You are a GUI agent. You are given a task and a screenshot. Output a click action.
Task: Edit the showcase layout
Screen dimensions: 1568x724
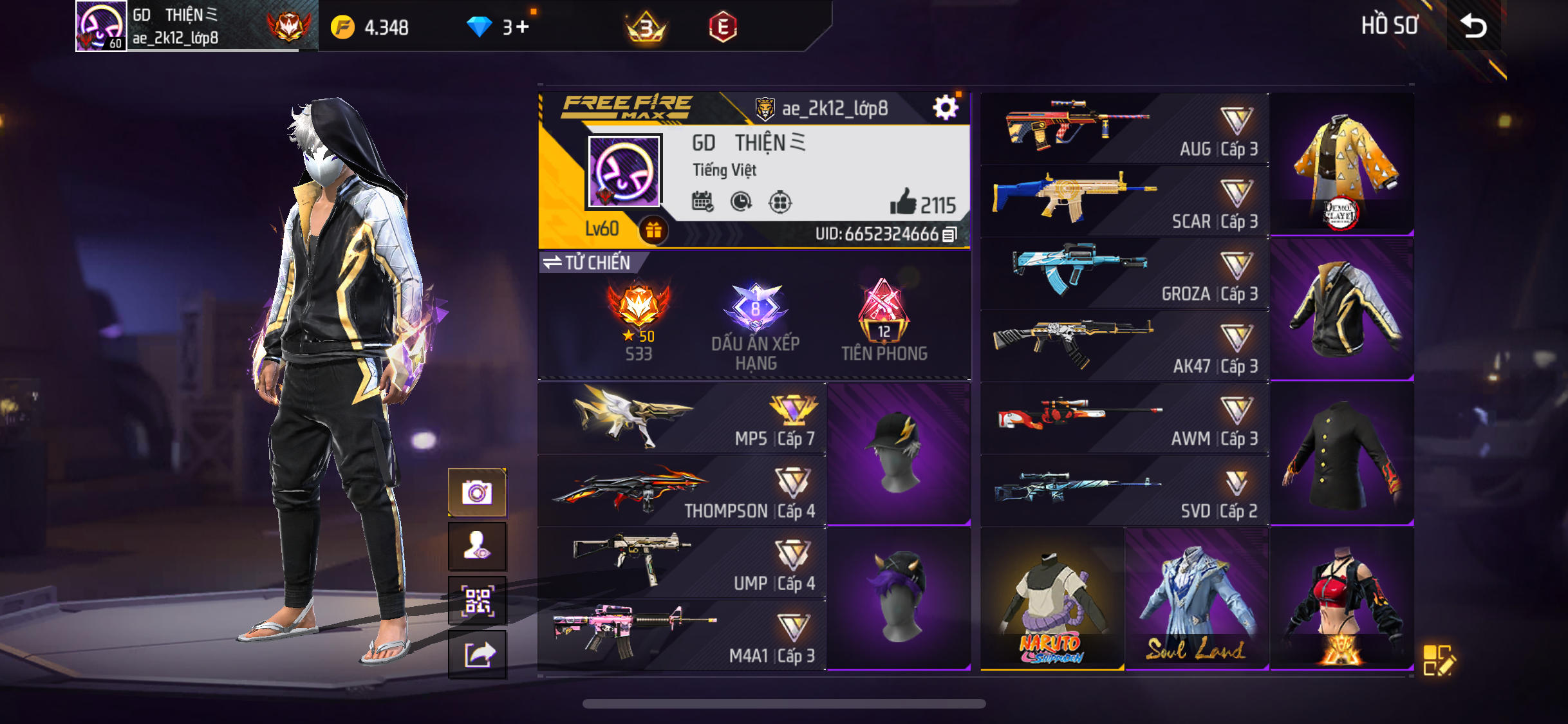[1437, 660]
